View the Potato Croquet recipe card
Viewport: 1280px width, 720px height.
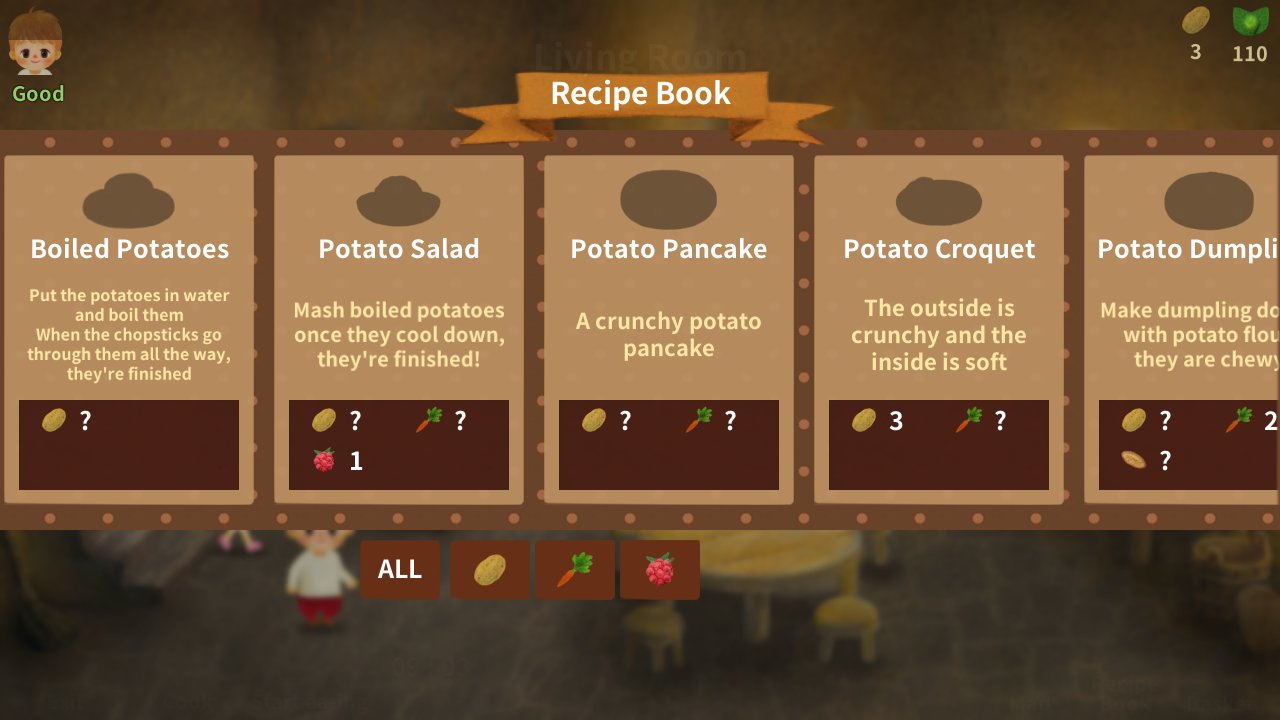(x=939, y=328)
